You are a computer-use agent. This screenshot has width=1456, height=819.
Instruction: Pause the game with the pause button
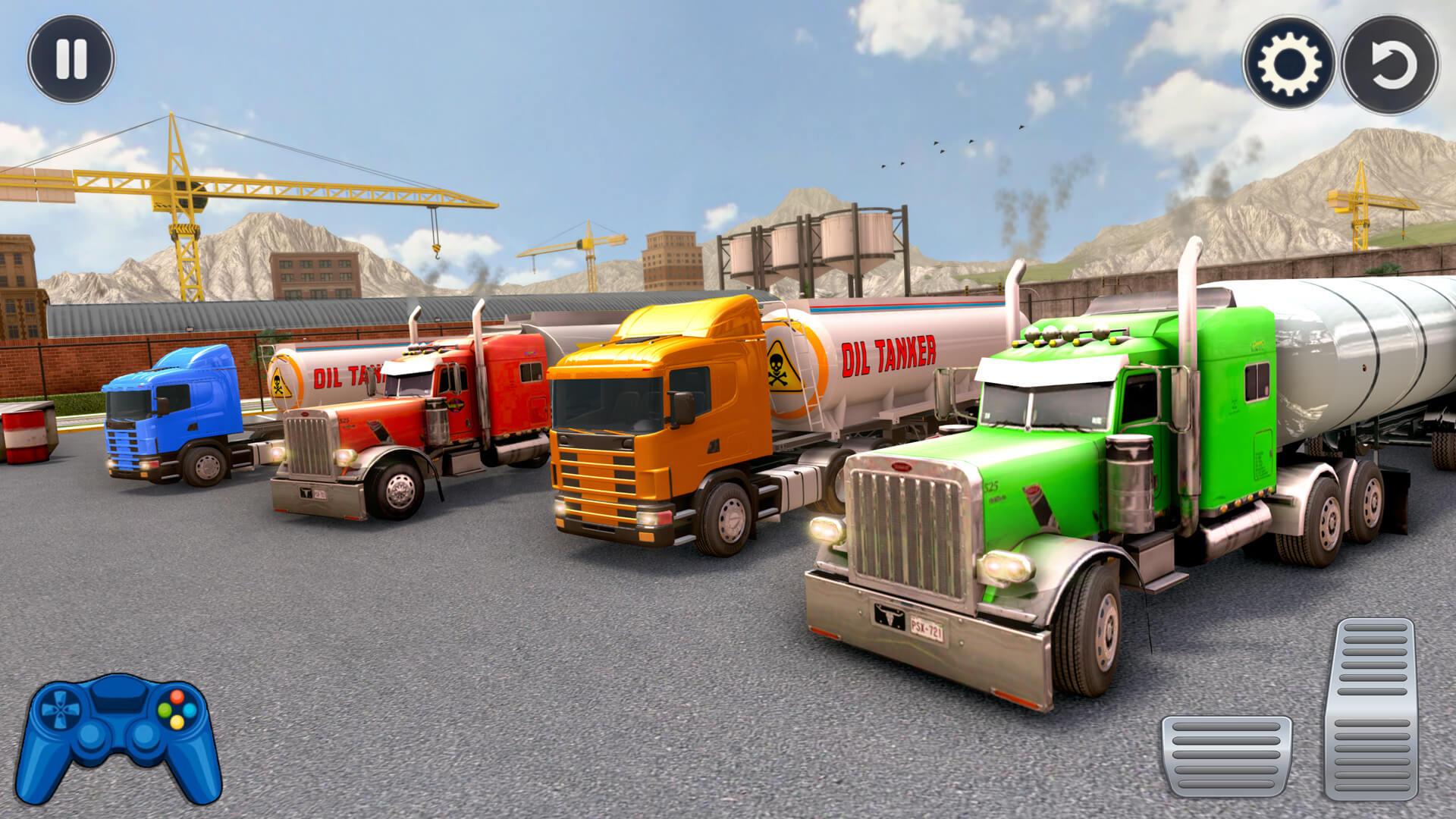71,59
